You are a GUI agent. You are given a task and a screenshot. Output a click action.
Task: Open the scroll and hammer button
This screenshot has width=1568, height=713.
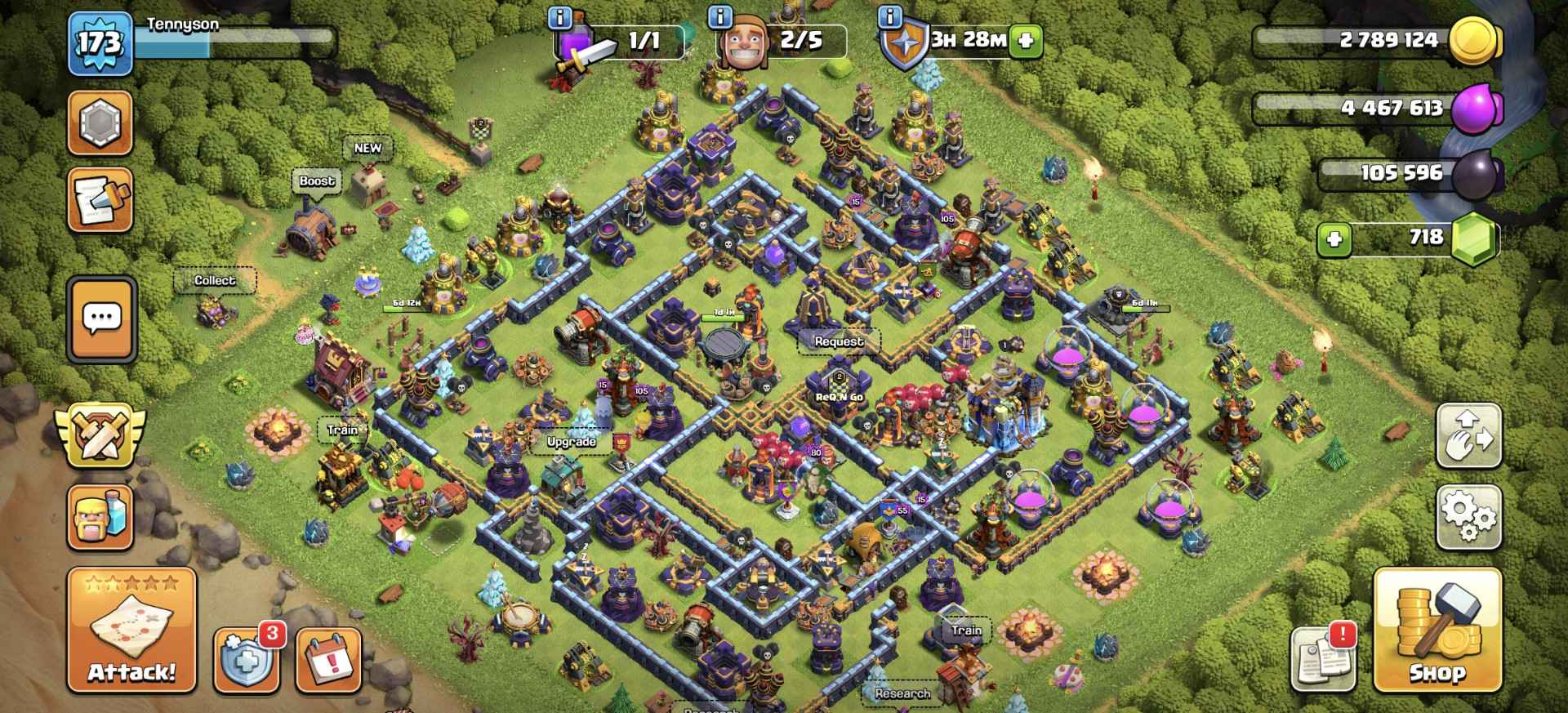100,200
